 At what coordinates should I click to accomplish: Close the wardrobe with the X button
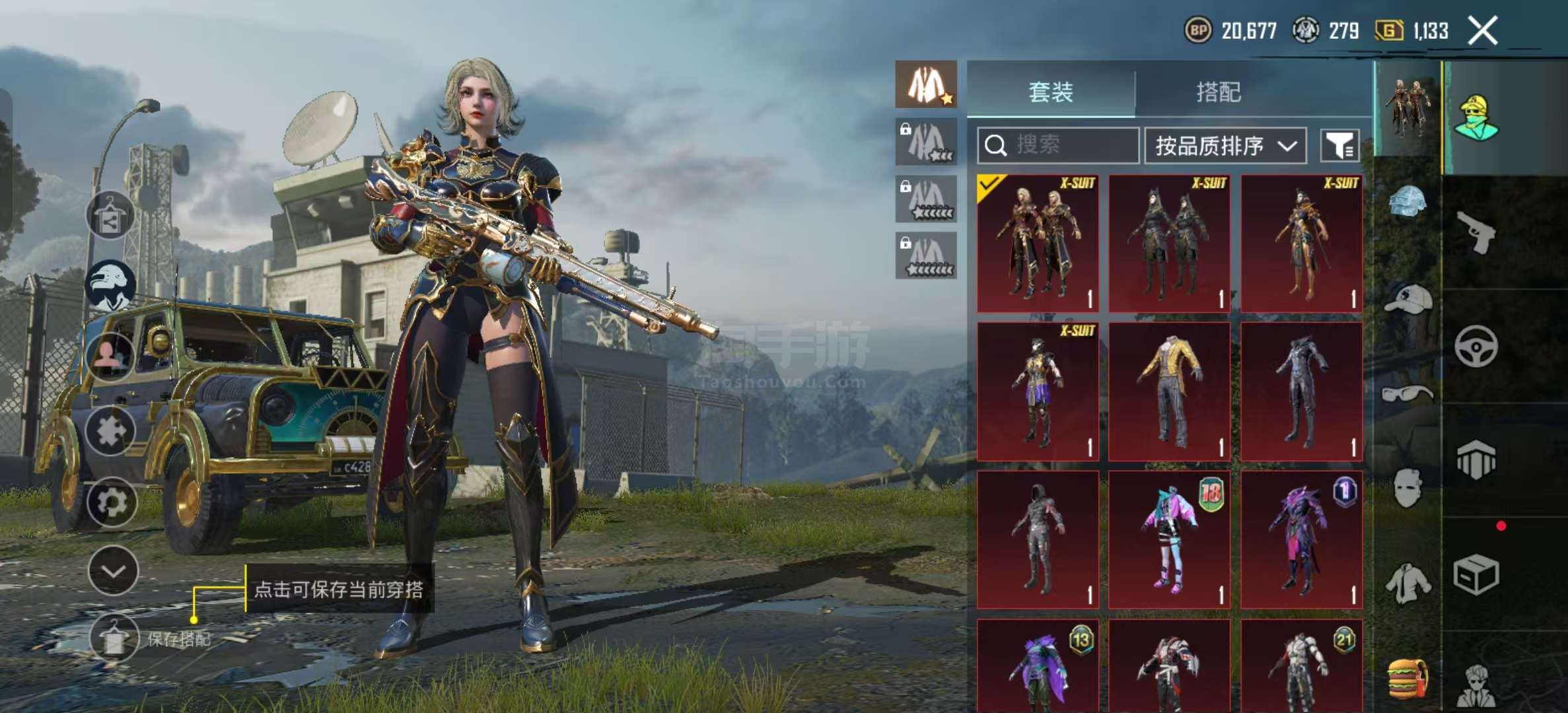tap(1482, 30)
